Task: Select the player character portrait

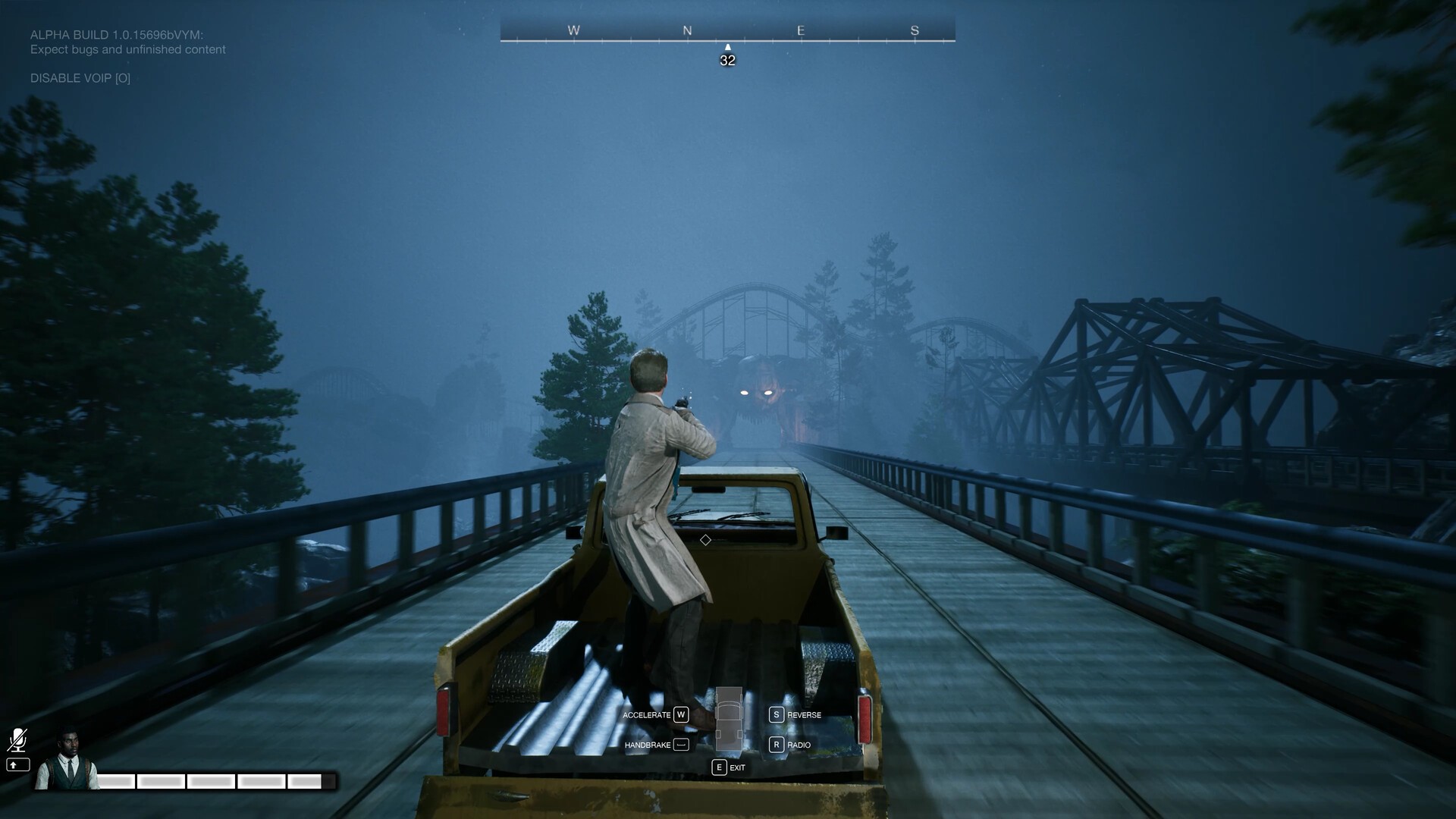Action: 67,761
